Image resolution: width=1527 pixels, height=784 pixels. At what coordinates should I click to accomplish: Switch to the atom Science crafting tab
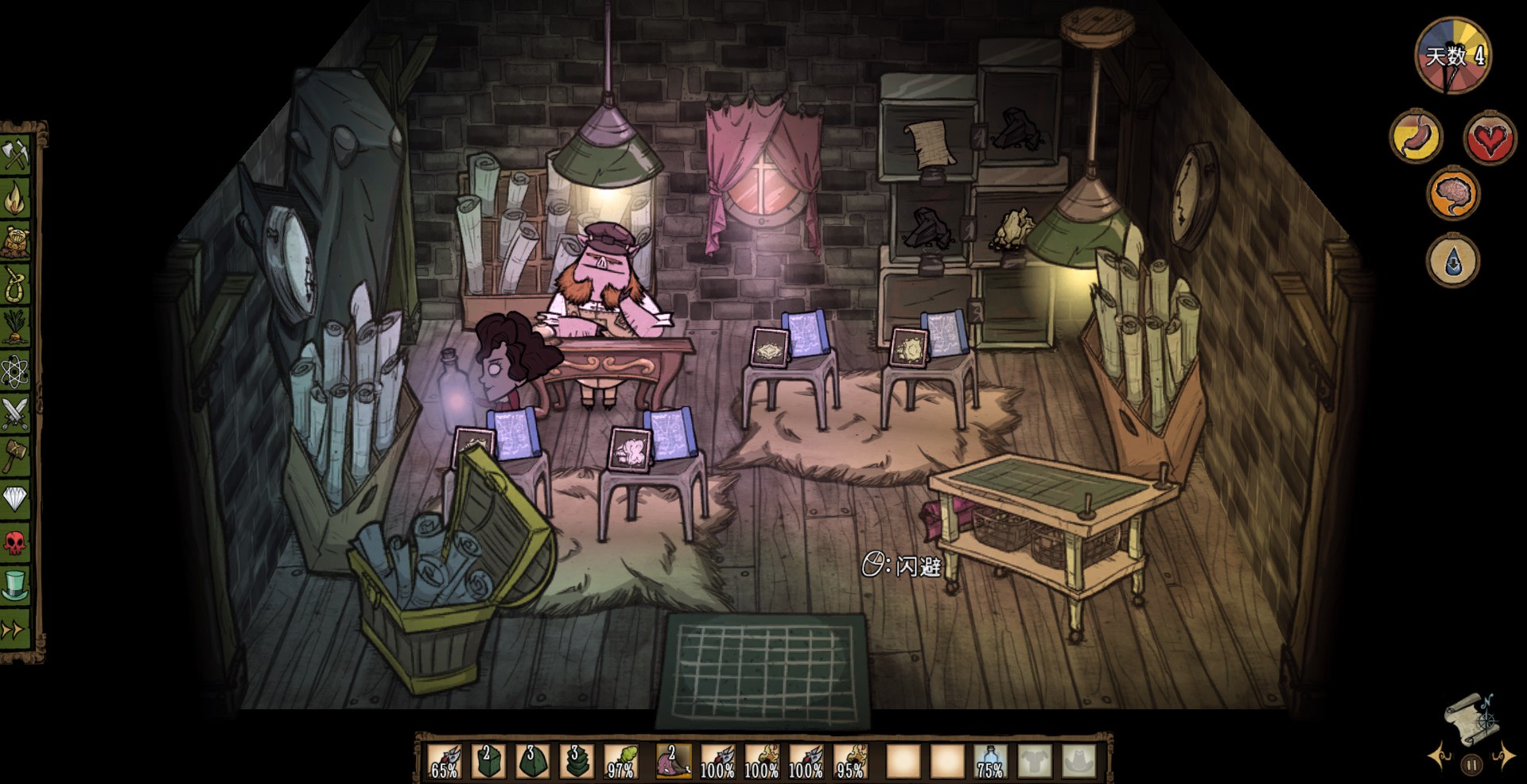click(x=16, y=370)
